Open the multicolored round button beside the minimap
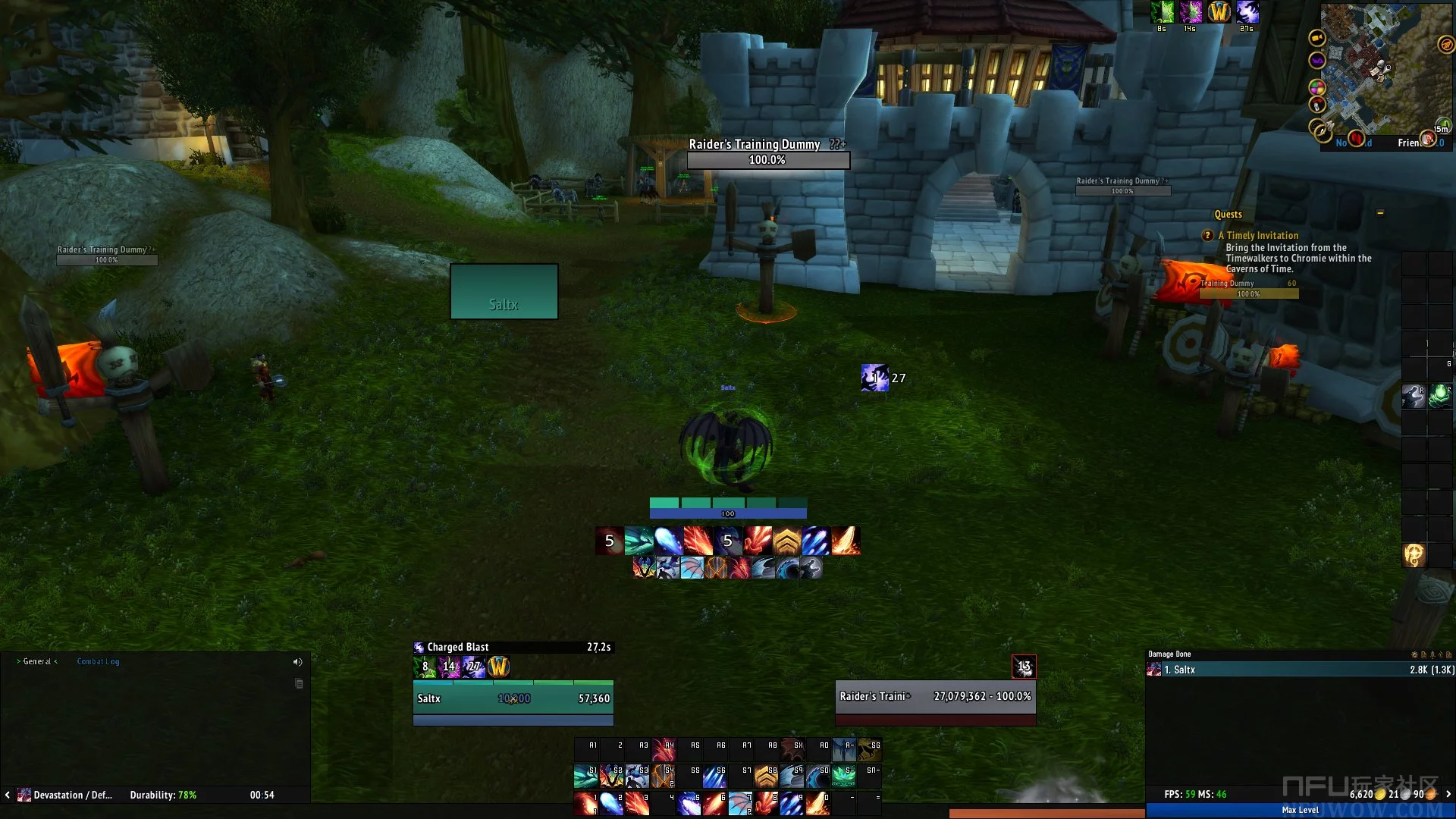Viewport: 1456px width, 819px height. tap(1317, 87)
